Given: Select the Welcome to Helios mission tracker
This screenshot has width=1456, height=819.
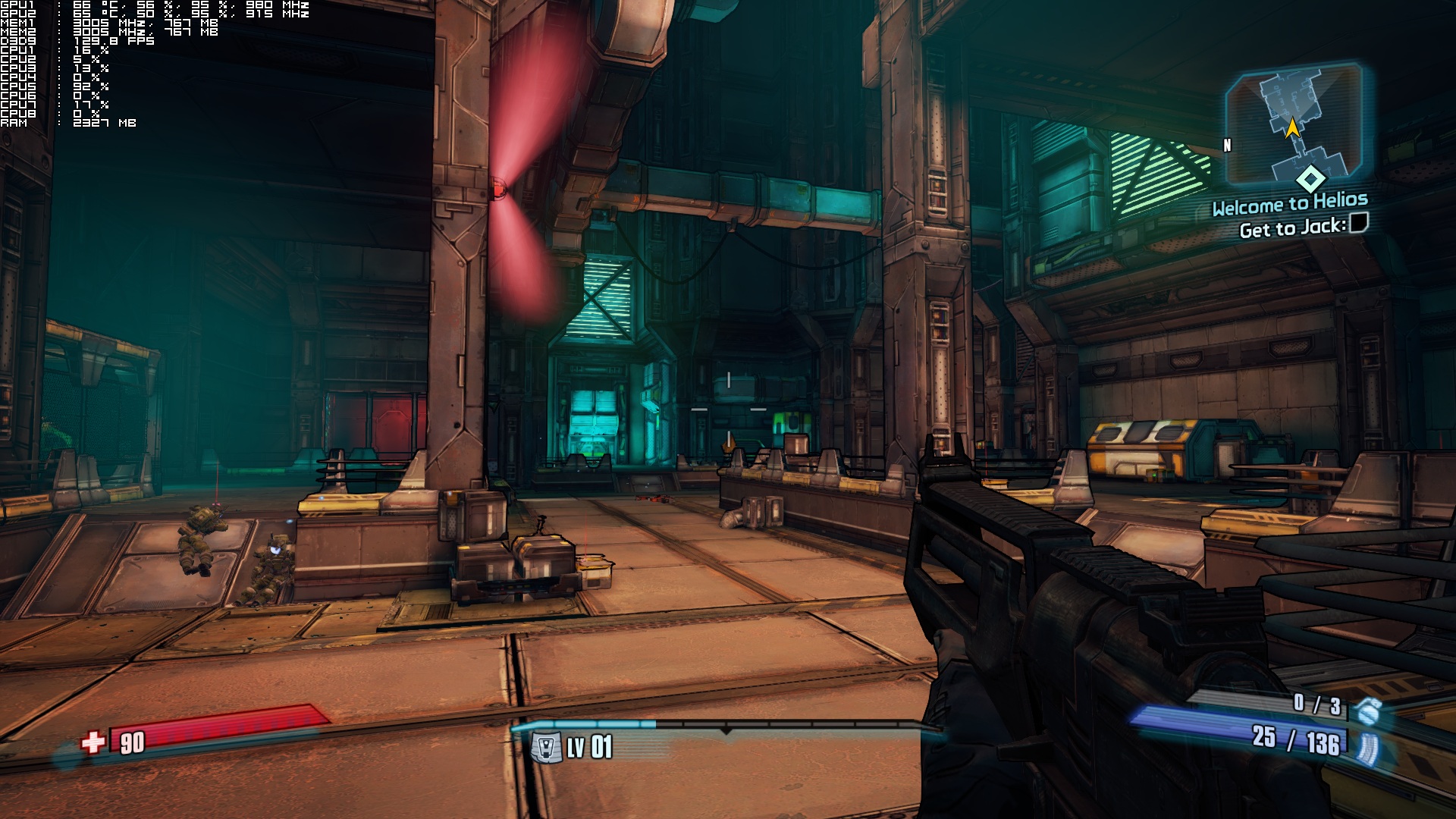Looking at the screenshot, I should [1289, 203].
